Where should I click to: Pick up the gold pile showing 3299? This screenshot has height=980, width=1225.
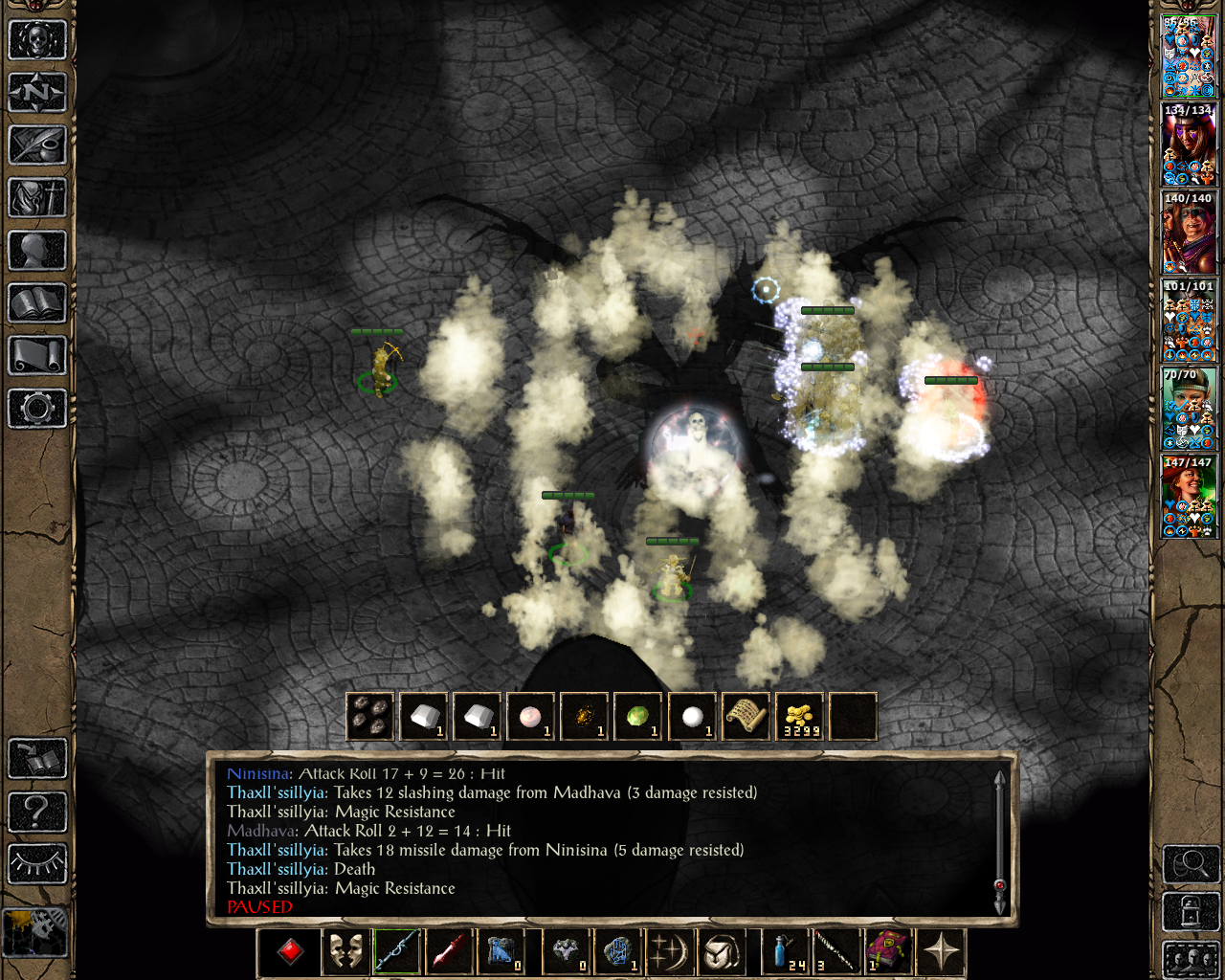click(800, 717)
